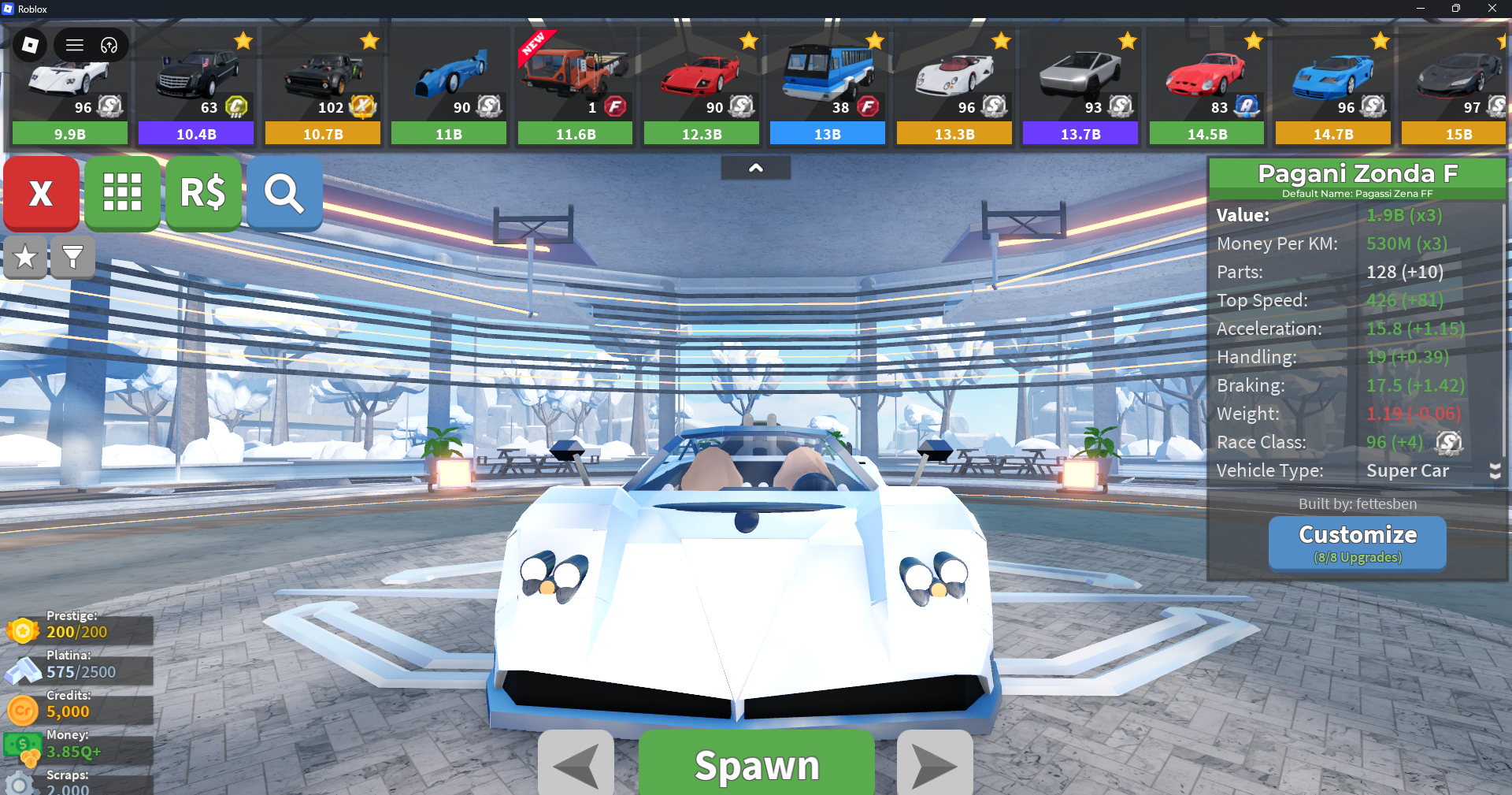Image resolution: width=1512 pixels, height=795 pixels.
Task: Minimize the Roblox window
Action: point(1420,9)
